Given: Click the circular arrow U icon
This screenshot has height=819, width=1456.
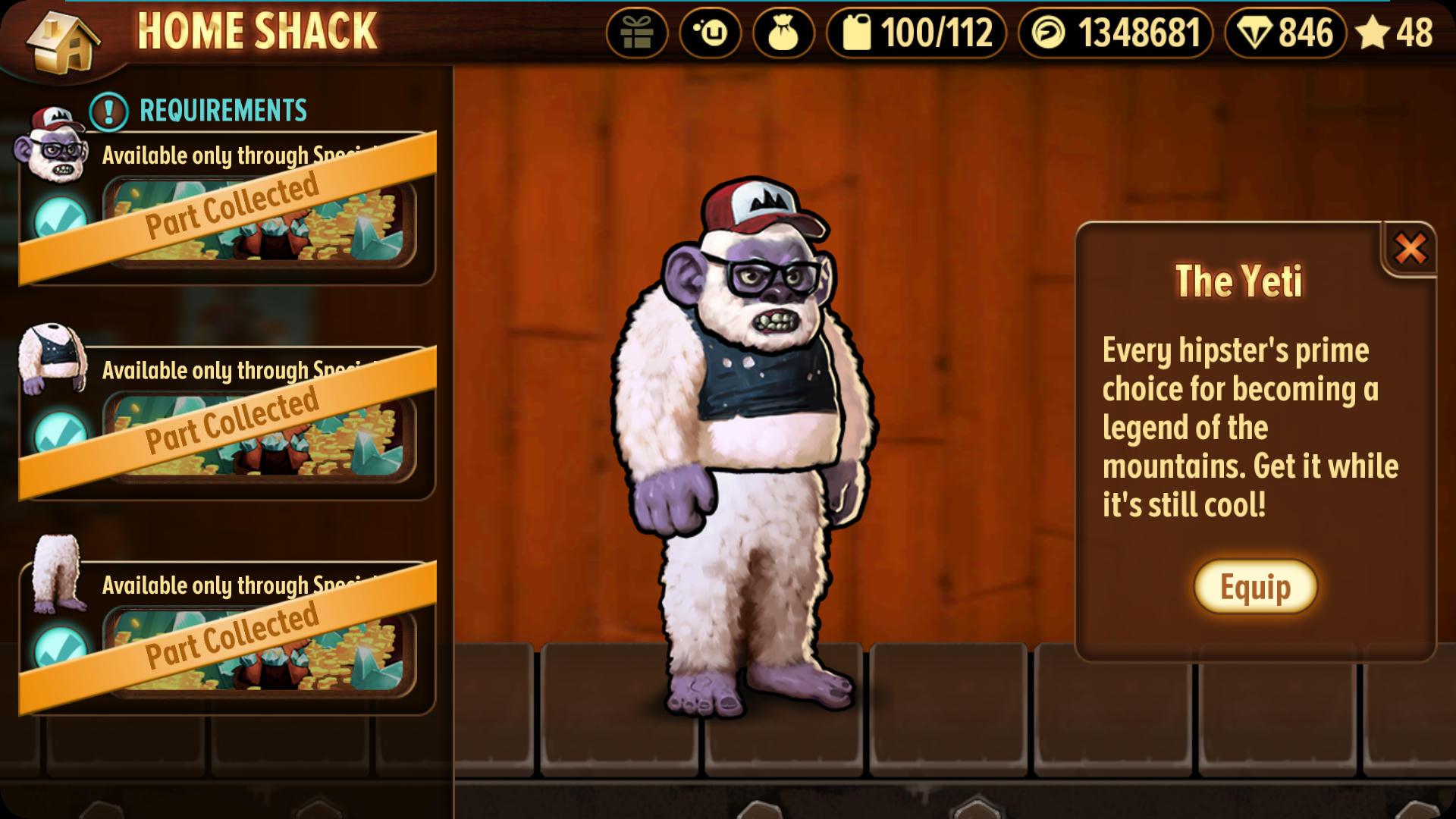Looking at the screenshot, I should 710,33.
